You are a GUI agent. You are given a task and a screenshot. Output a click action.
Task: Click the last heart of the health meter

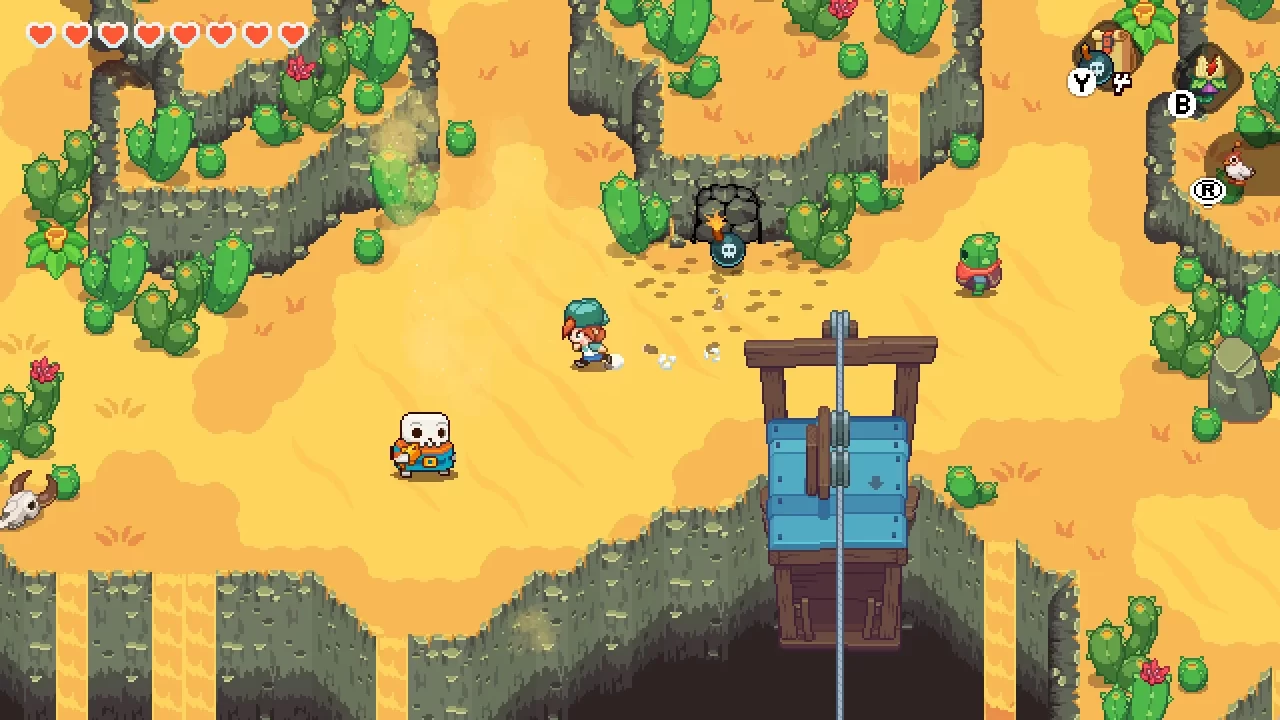coord(291,33)
